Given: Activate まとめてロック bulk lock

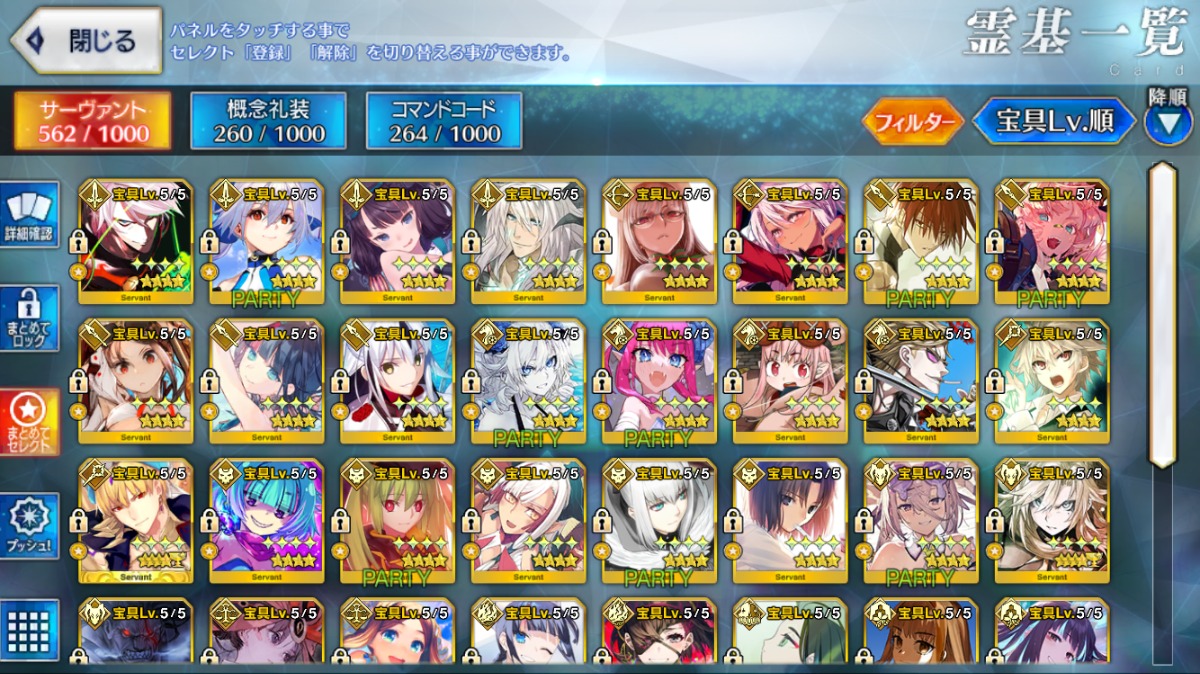Looking at the screenshot, I should [x=29, y=318].
